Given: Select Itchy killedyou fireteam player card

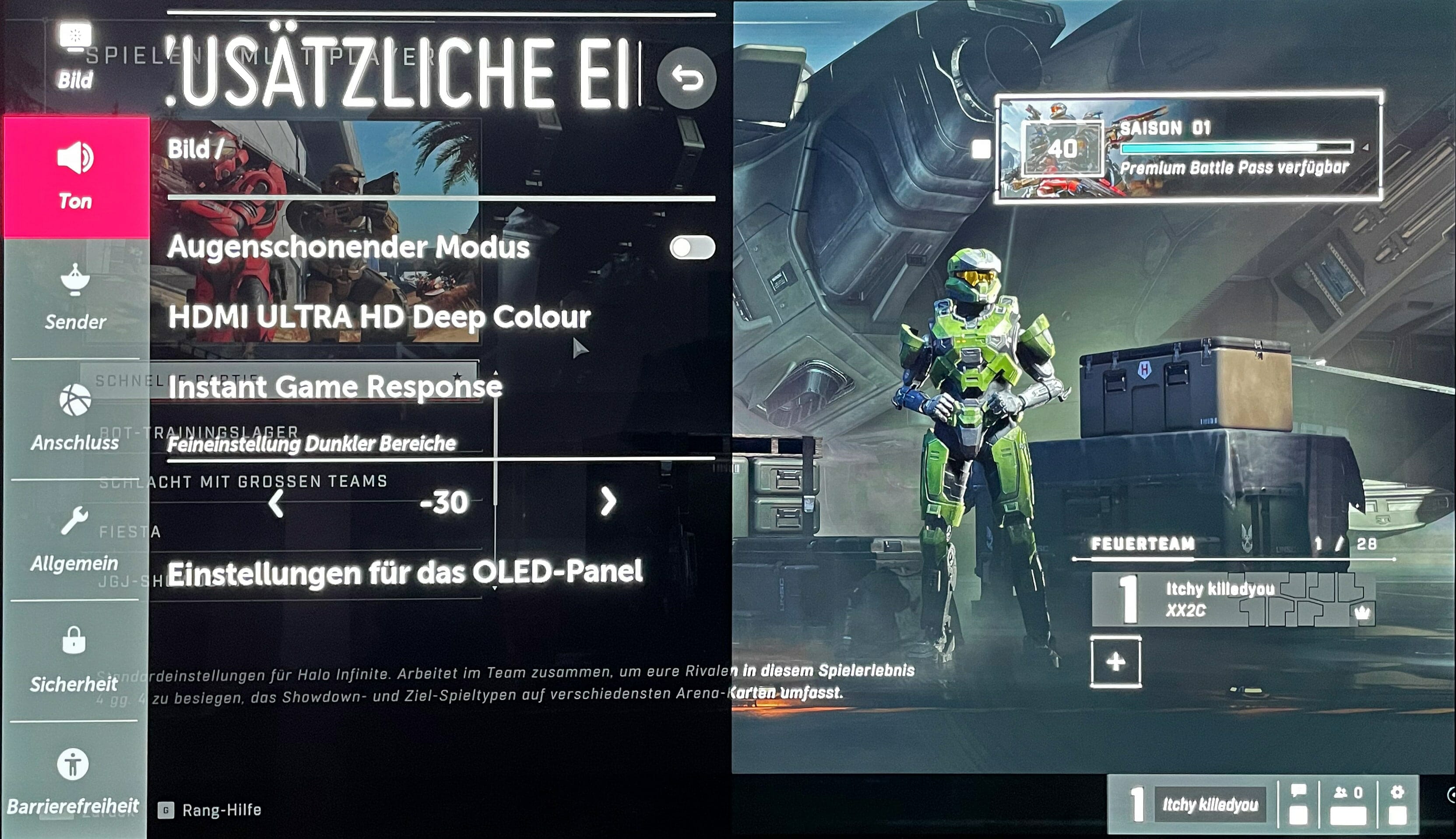Looking at the screenshot, I should [x=1233, y=600].
